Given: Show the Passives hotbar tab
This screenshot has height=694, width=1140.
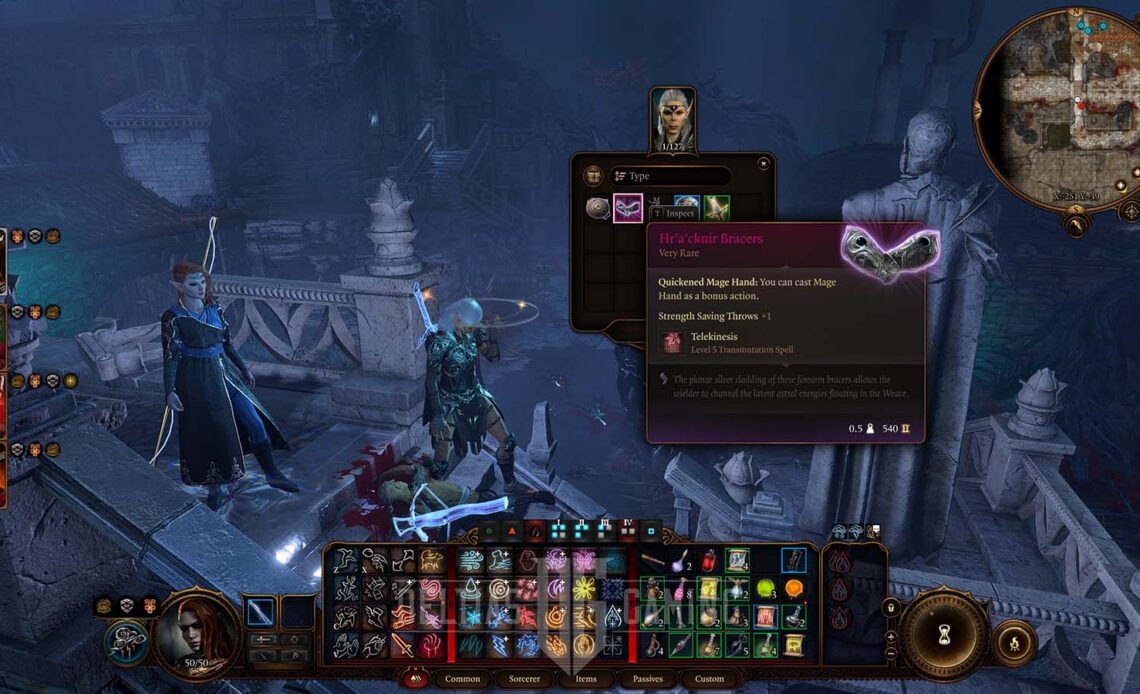Looking at the screenshot, I should [647, 679].
